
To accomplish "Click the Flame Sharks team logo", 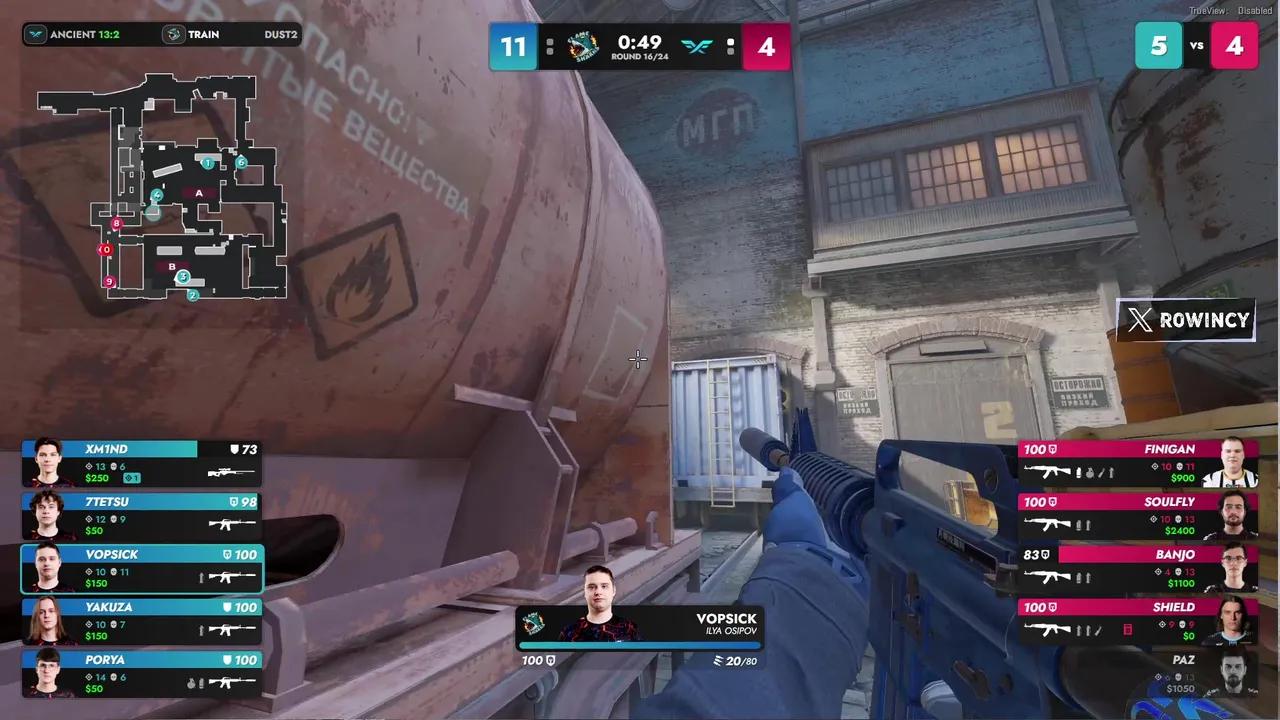I will tap(583, 46).
